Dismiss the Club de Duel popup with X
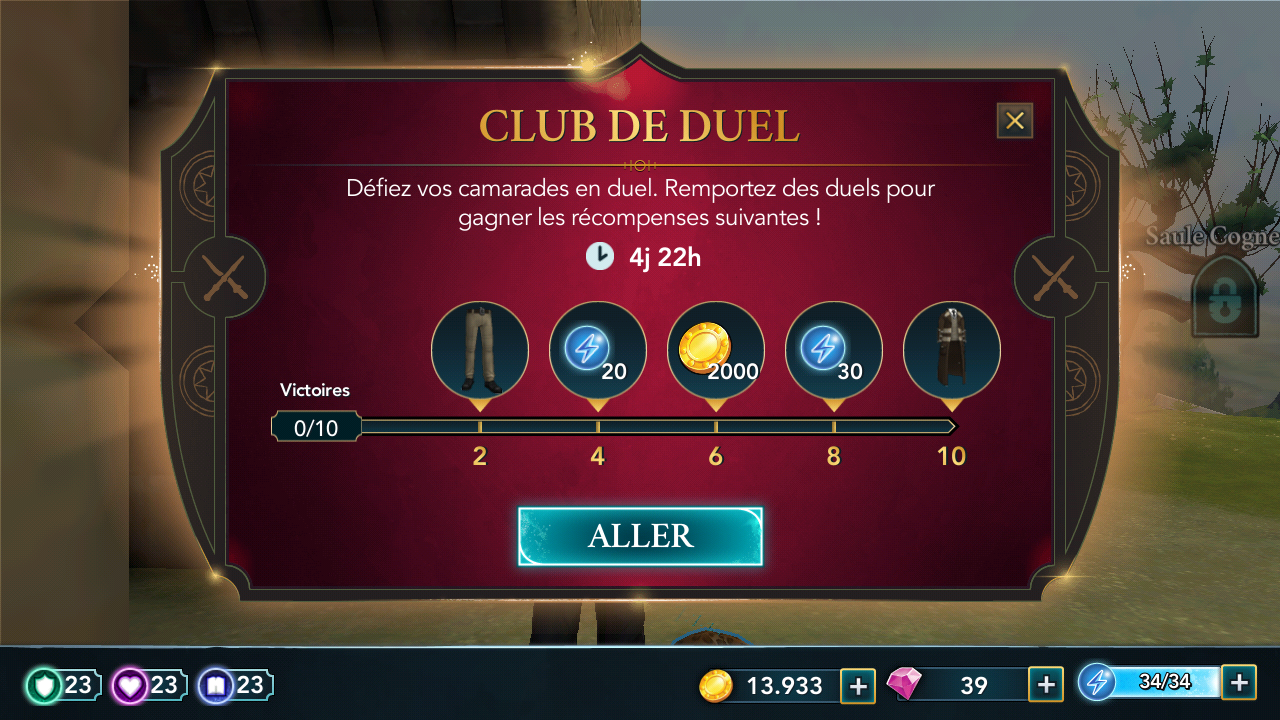1280x720 pixels. 1015,120
